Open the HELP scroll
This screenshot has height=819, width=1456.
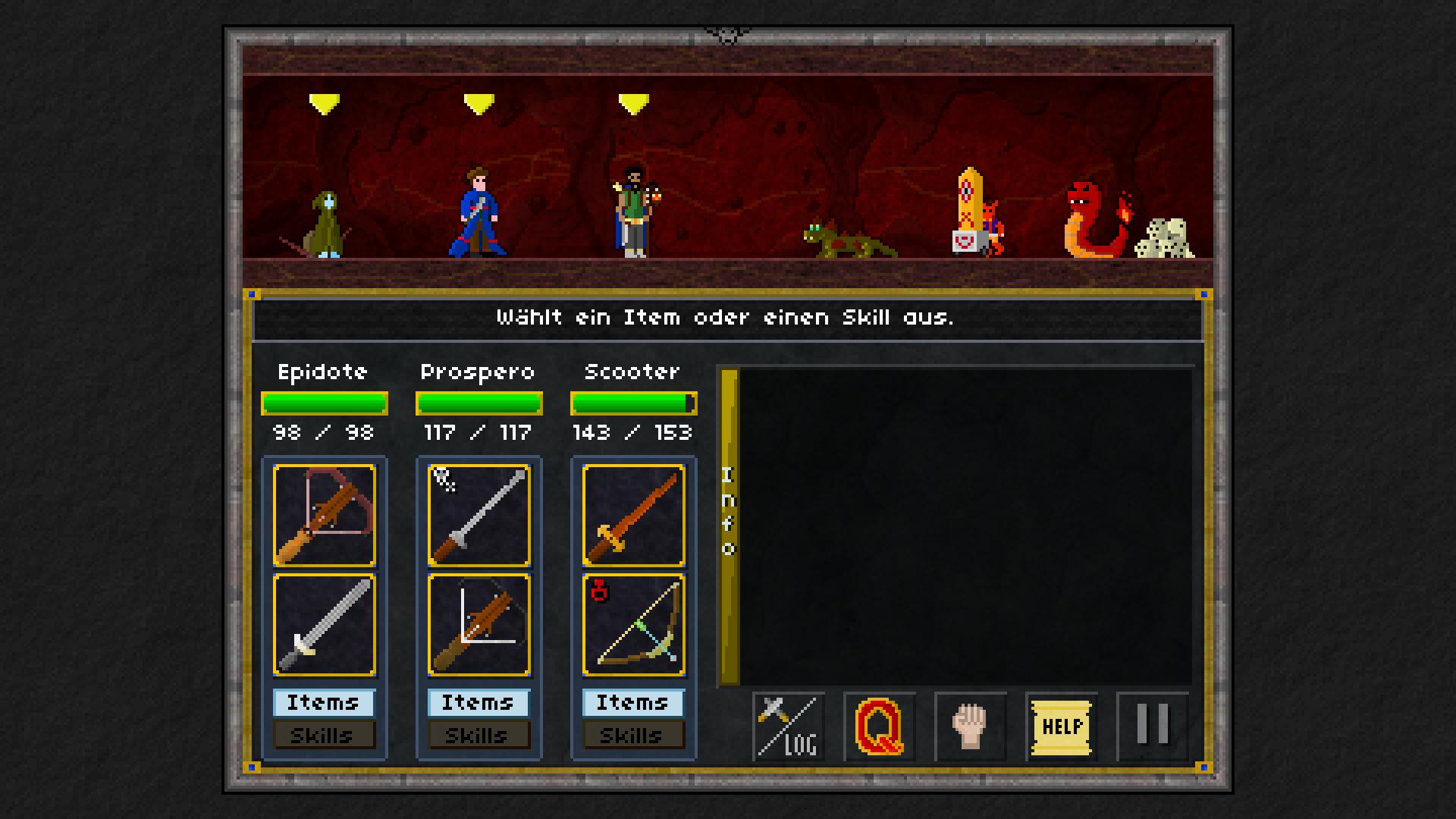pyautogui.click(x=1062, y=726)
